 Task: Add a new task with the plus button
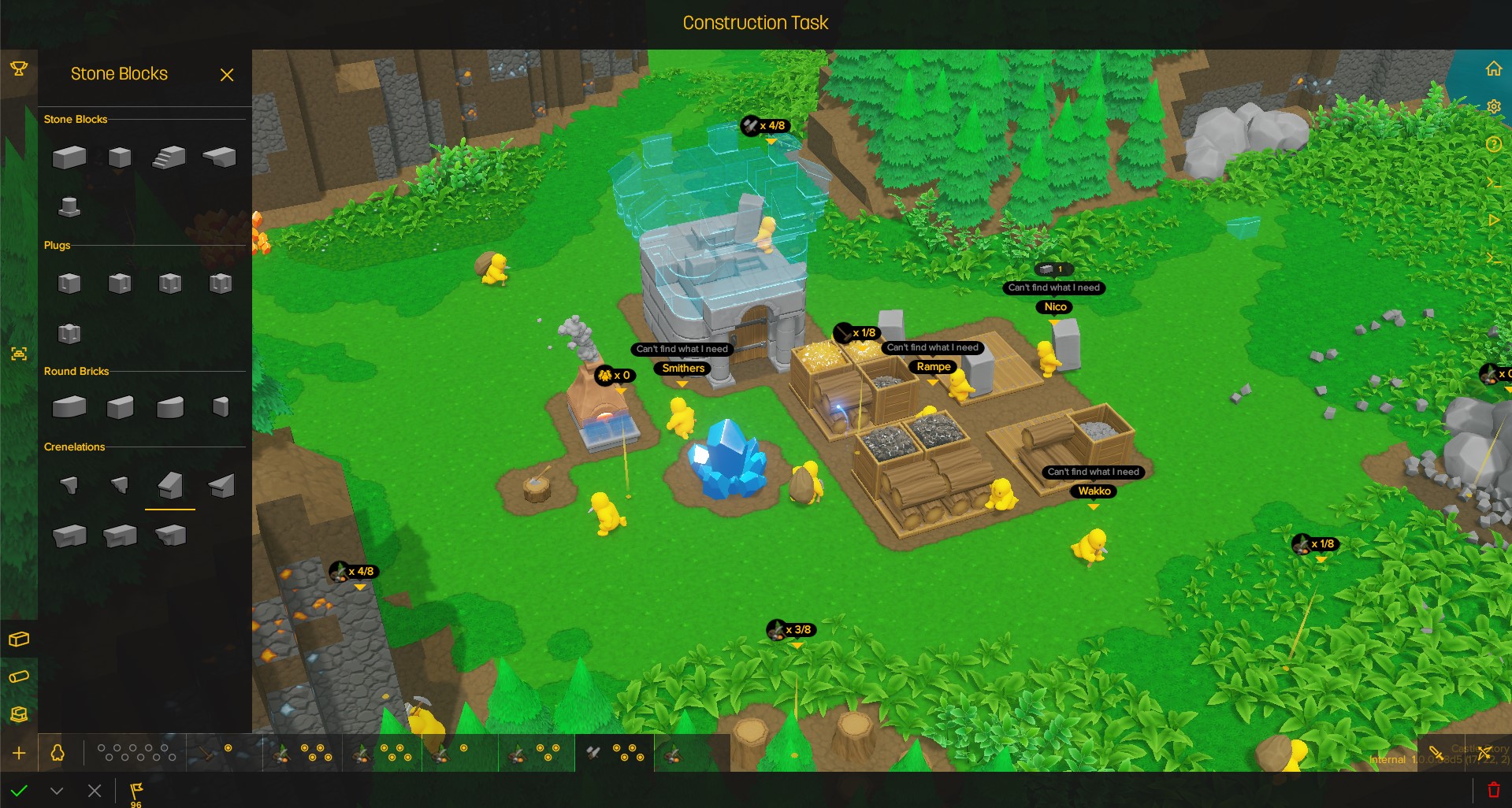[x=19, y=753]
